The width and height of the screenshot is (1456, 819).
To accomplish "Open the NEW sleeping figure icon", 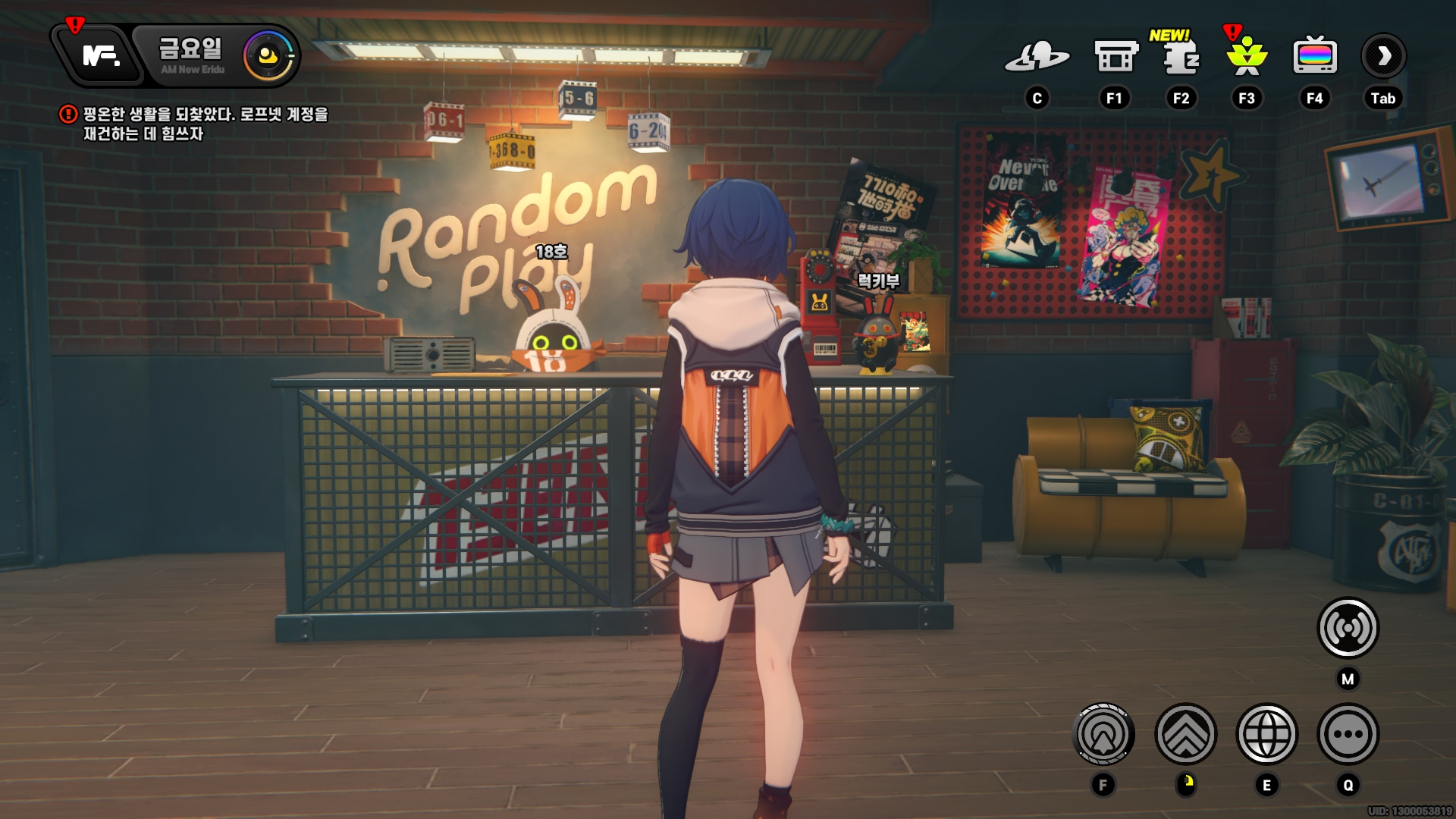I will (x=1180, y=57).
